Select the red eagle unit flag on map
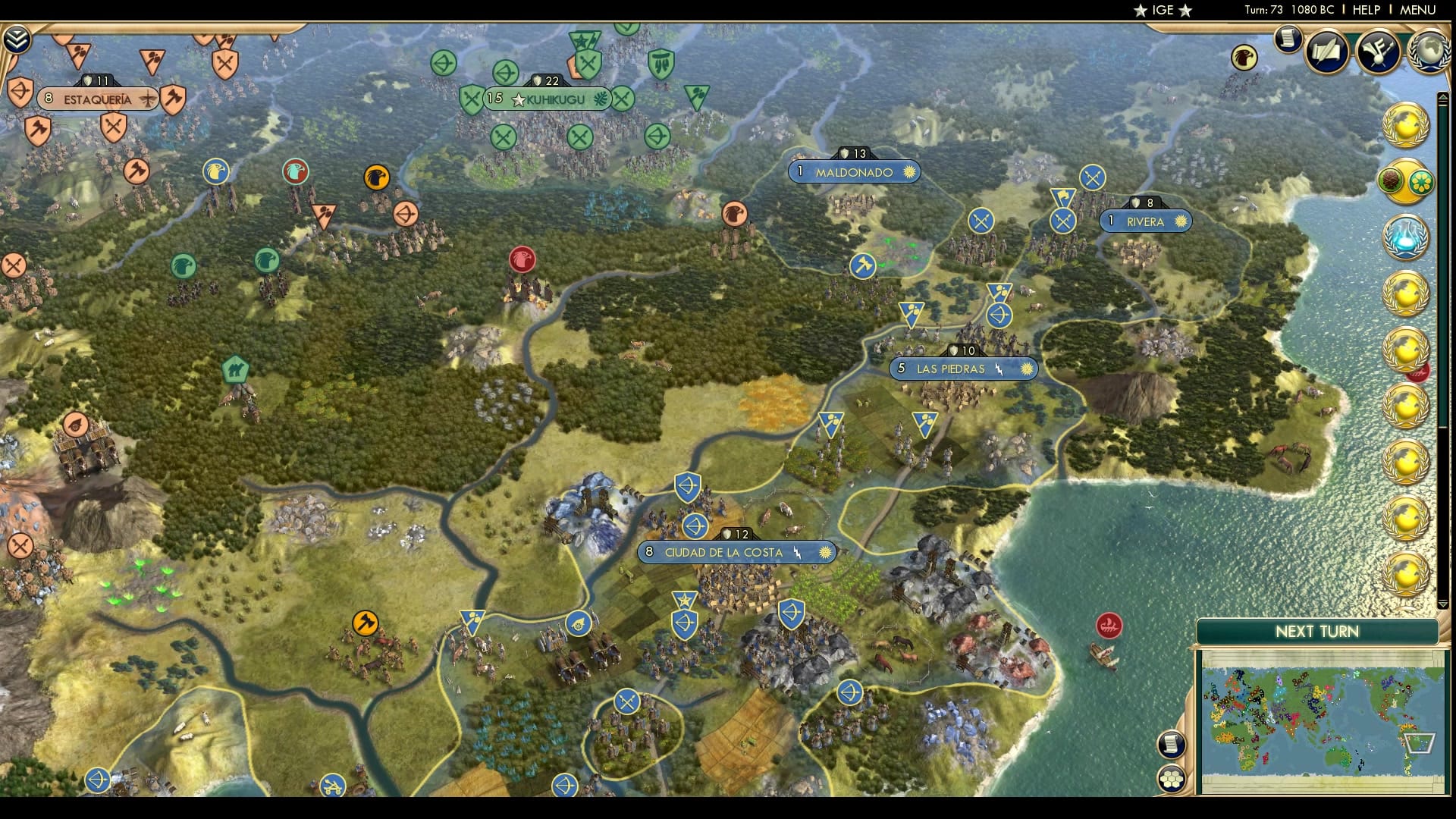1456x819 pixels. [x=524, y=259]
